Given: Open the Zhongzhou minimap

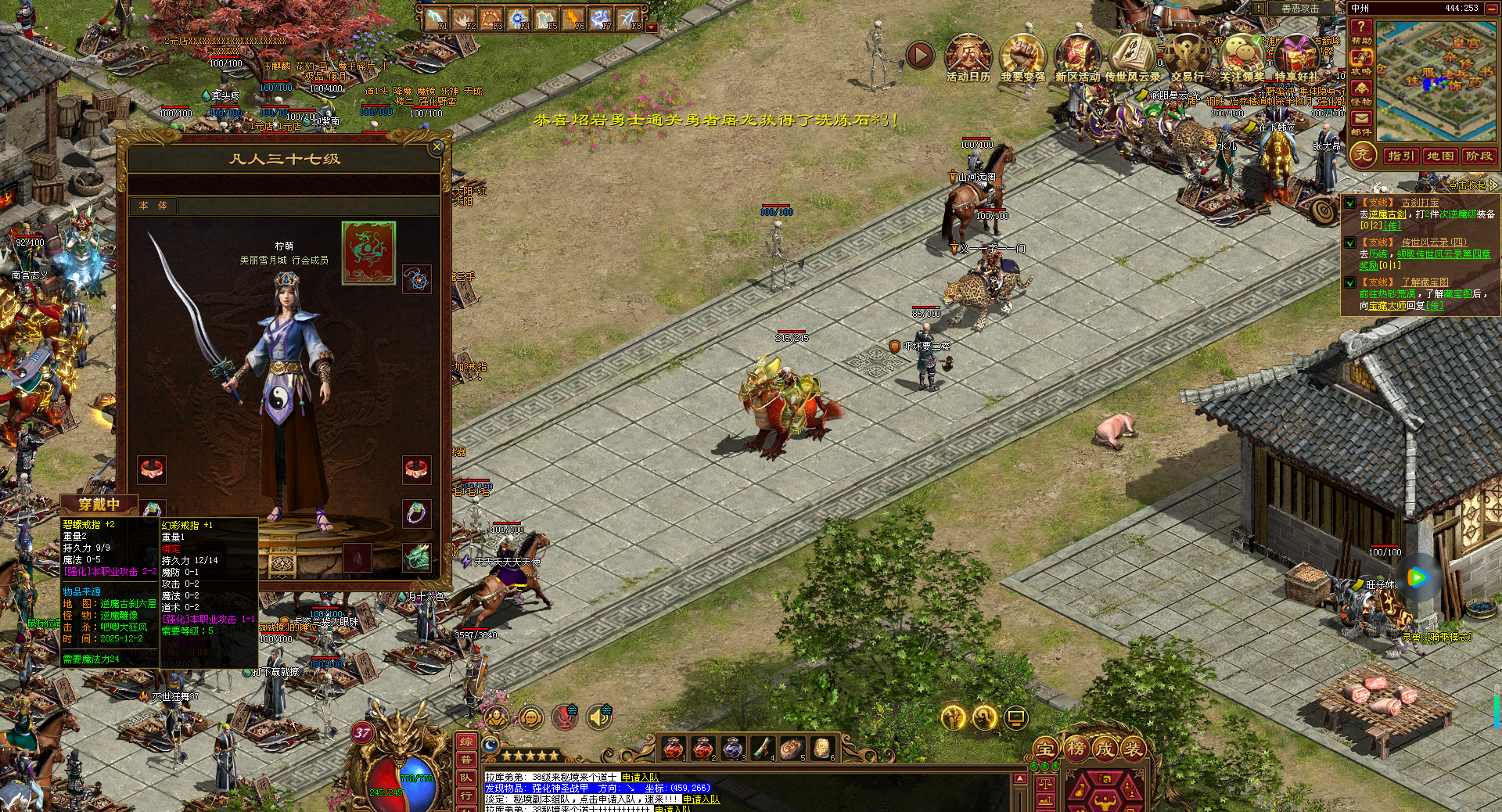Looking at the screenshot, I should click(1438, 81).
